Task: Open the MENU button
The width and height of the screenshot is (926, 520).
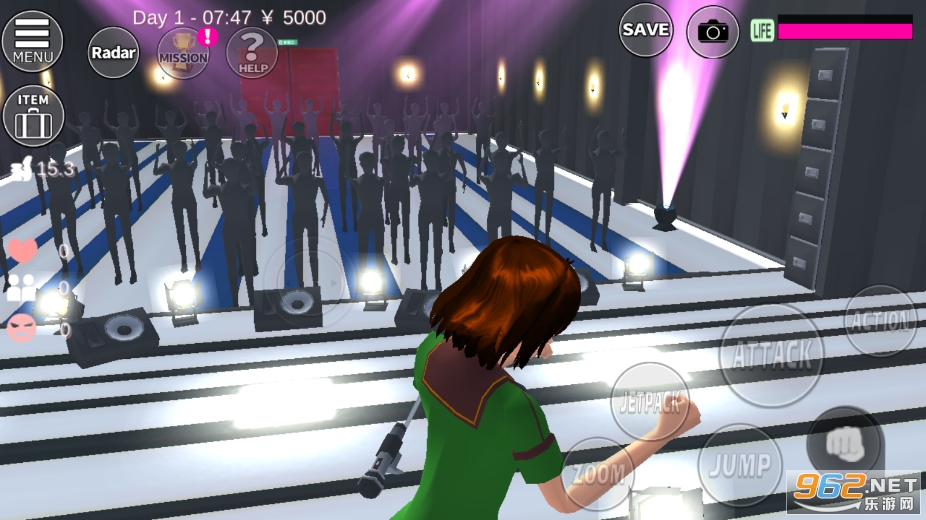Action: tap(32, 41)
